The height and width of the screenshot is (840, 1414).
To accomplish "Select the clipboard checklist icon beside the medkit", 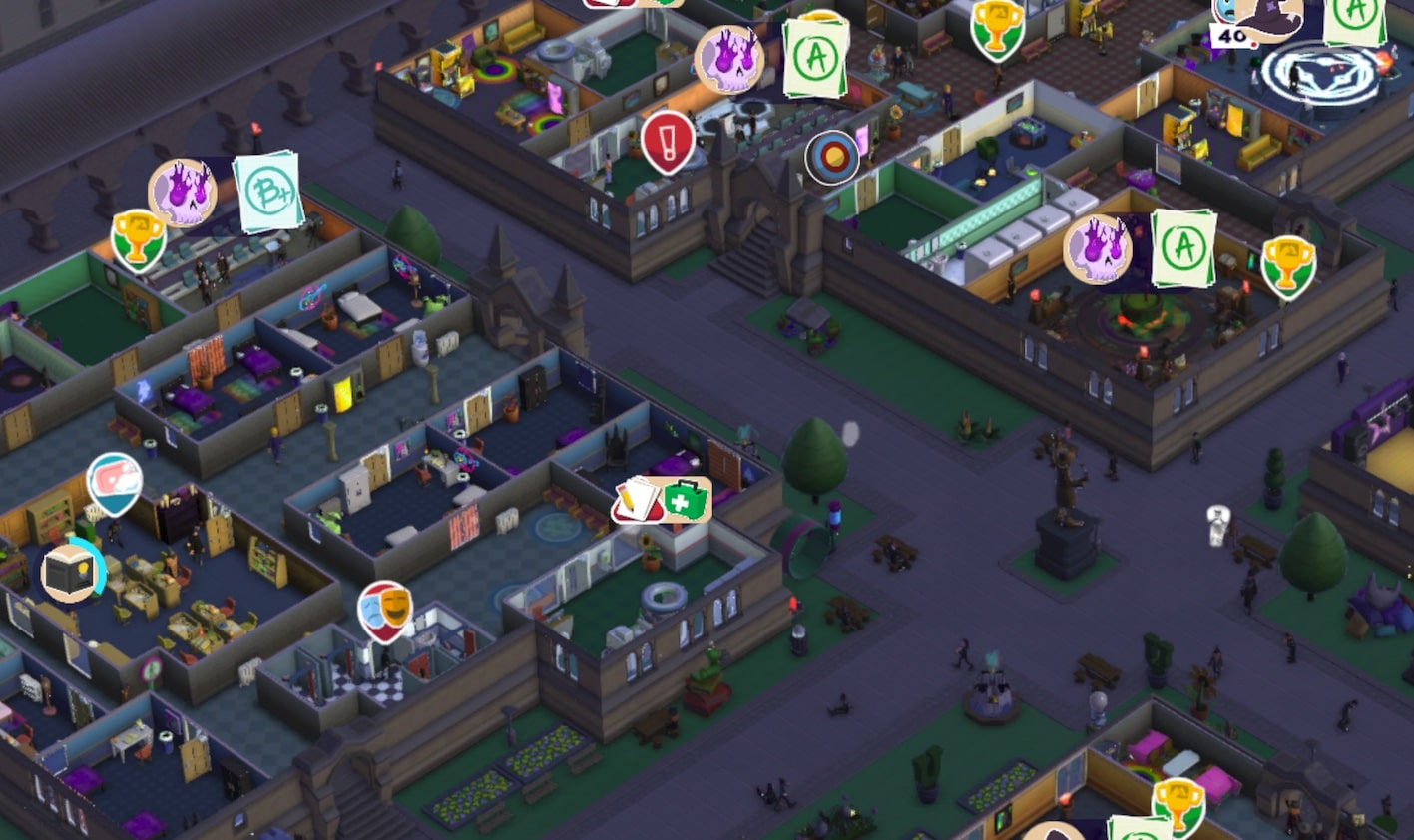I will pos(639,497).
